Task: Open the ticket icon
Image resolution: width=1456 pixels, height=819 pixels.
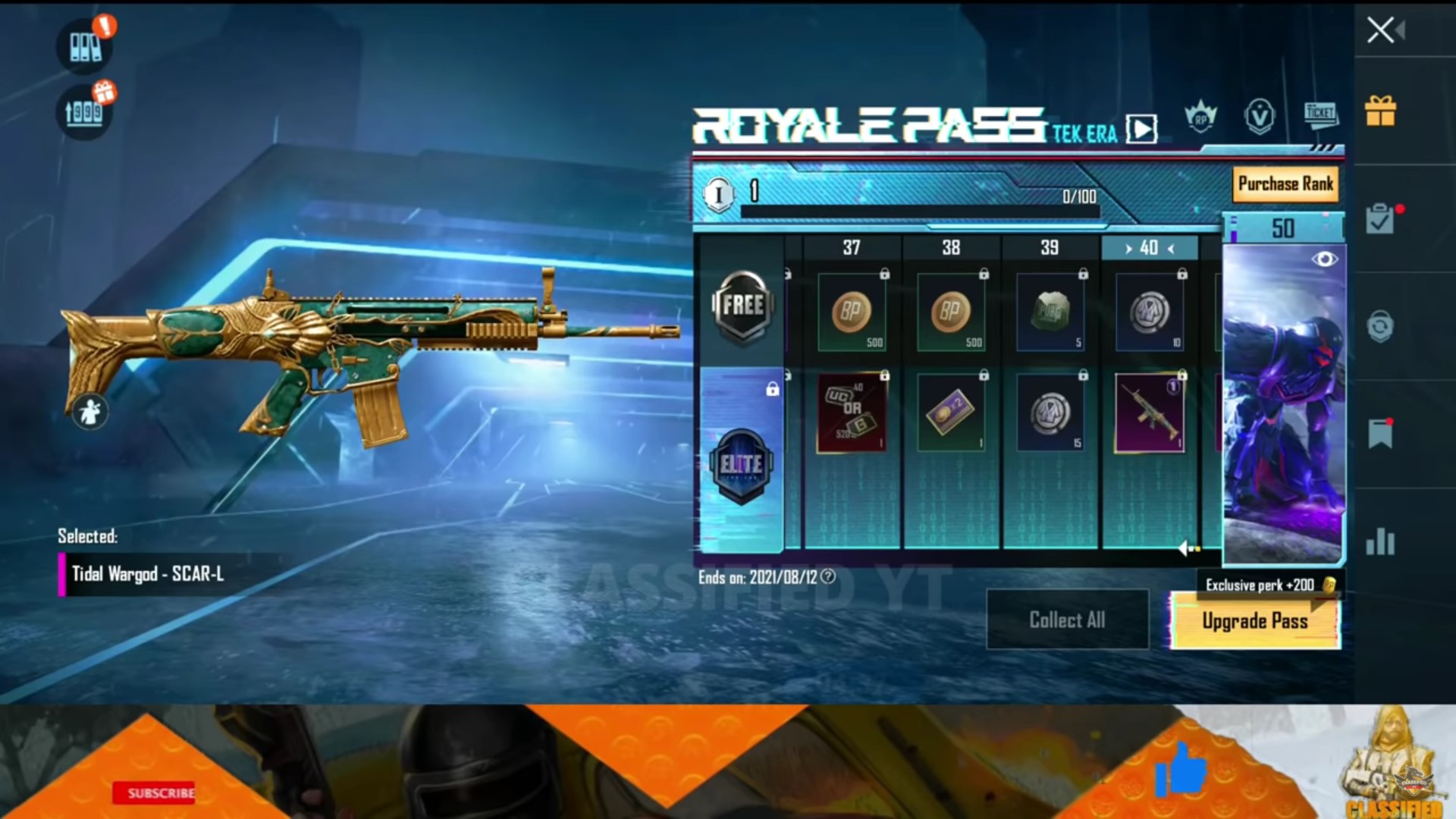Action: pyautogui.click(x=1320, y=114)
